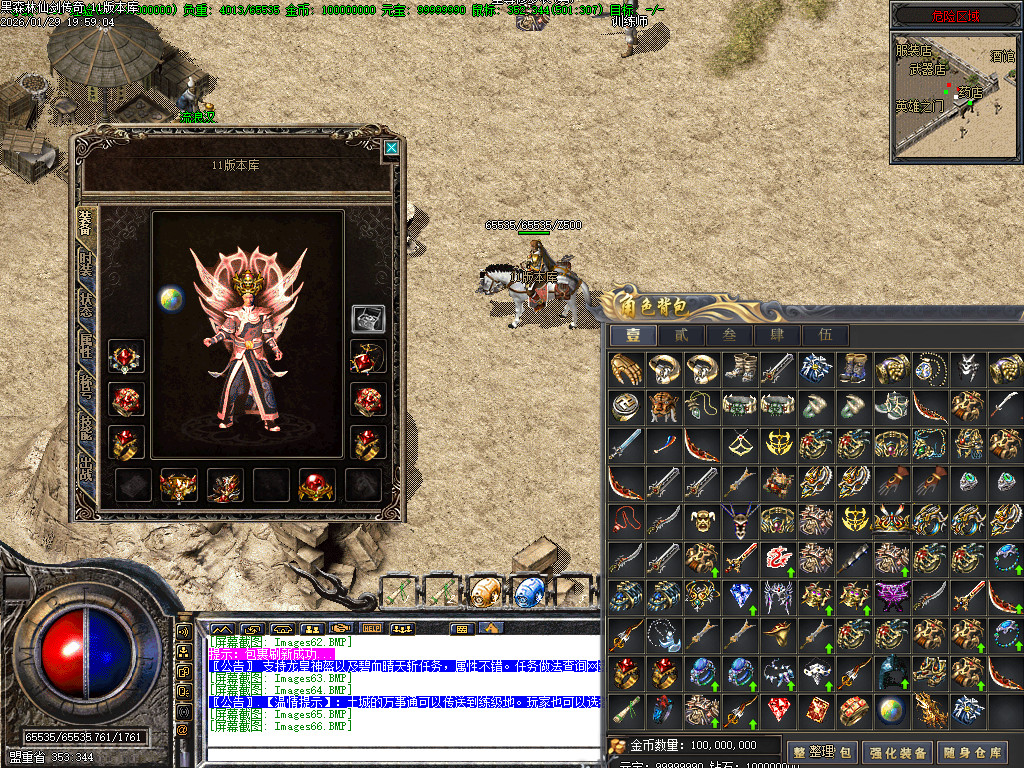Click the minimap
This screenshot has width=1024, height=768.
click(x=955, y=95)
